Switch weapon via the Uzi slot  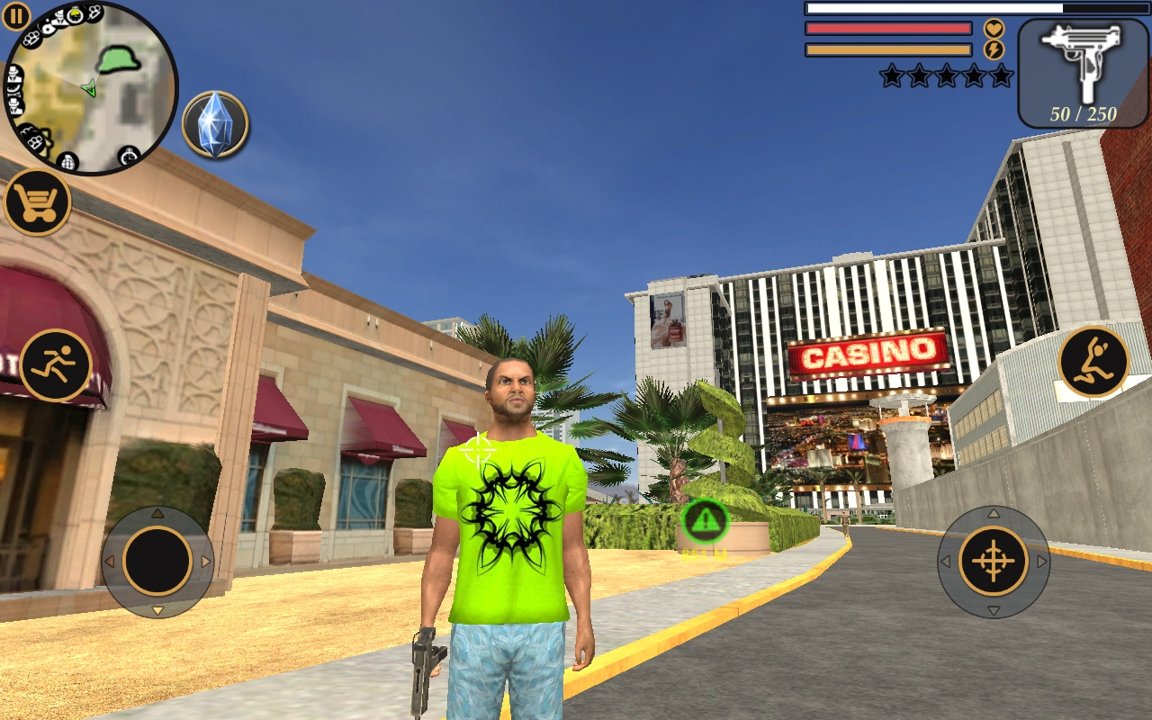pyautogui.click(x=1083, y=72)
